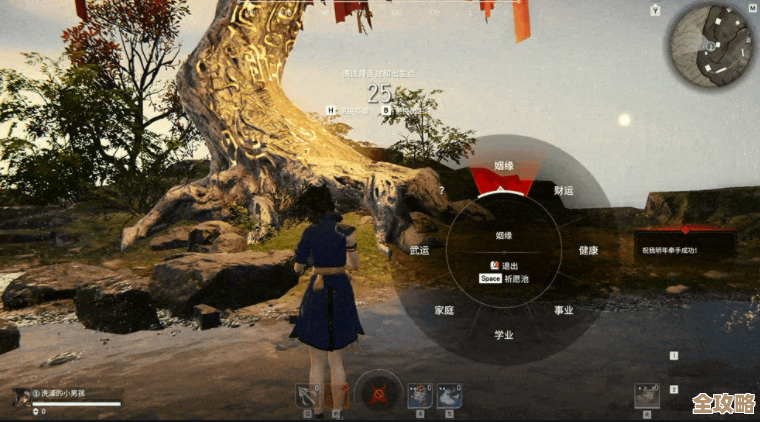
Task: Select the 事业 wish option
Action: [x=564, y=310]
